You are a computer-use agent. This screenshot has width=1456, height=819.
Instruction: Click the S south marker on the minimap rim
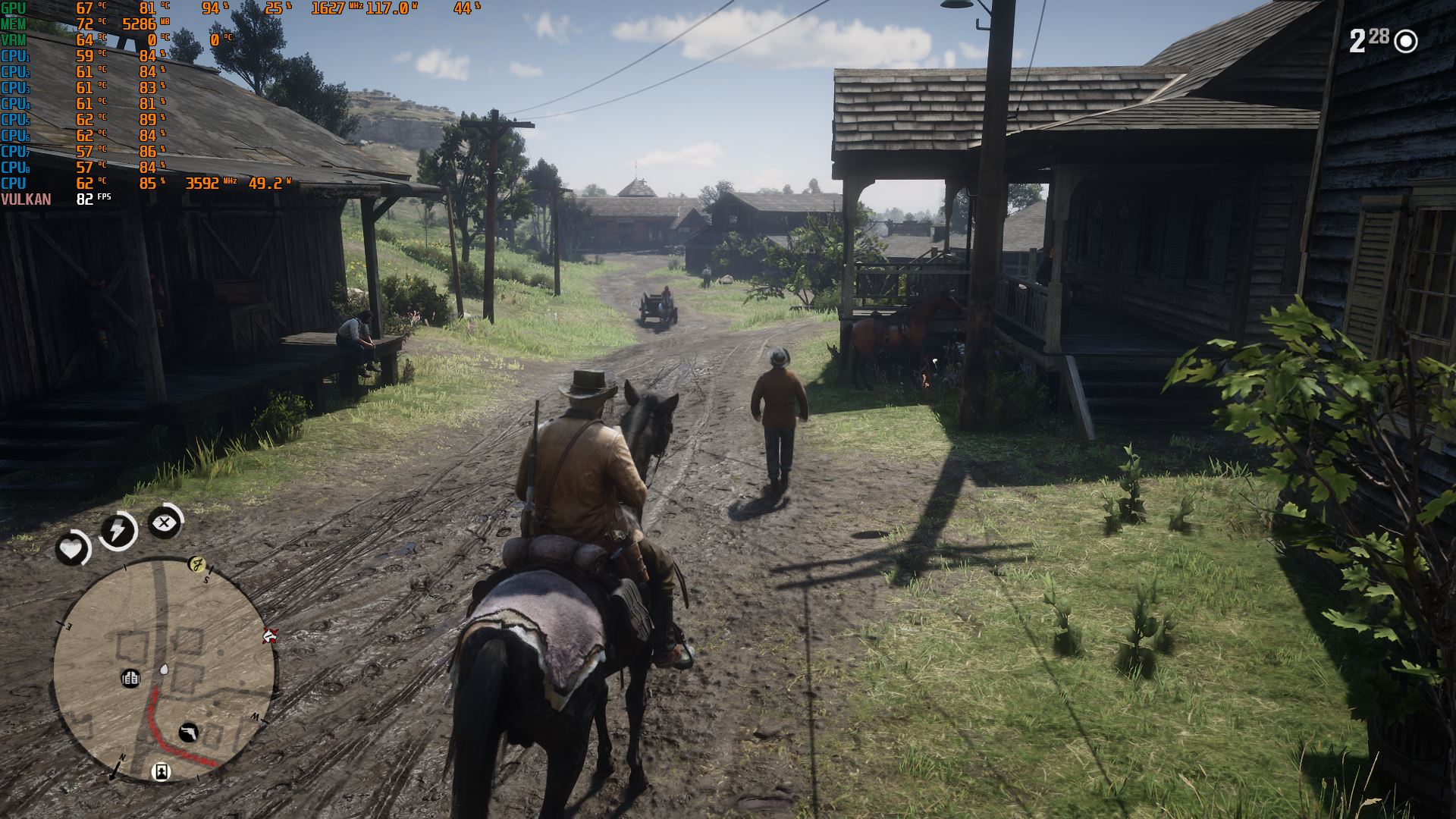(206, 579)
